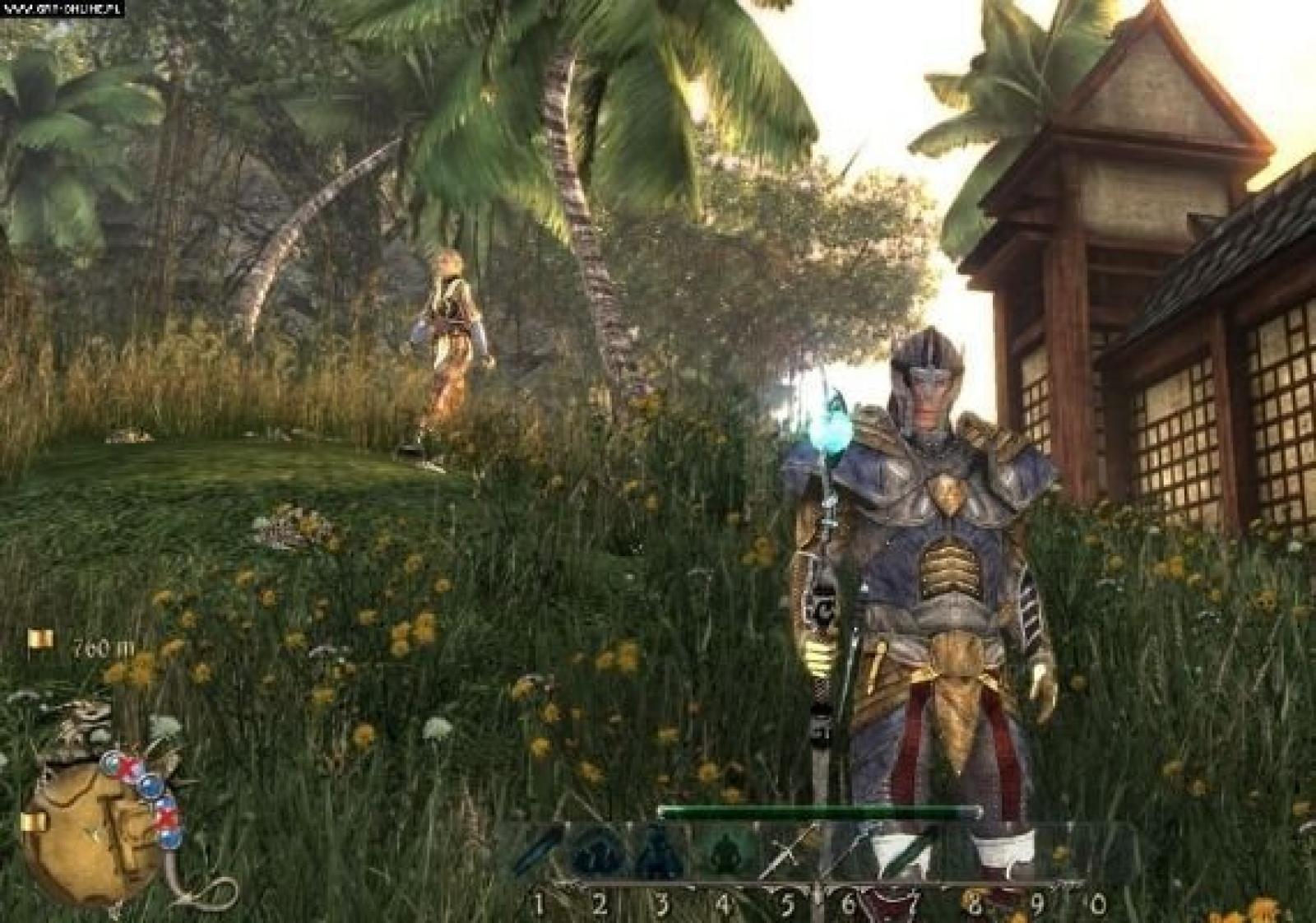Select the silver spear in hotbar slot 6
Viewport: 1316px width, 923px height.
849,853
